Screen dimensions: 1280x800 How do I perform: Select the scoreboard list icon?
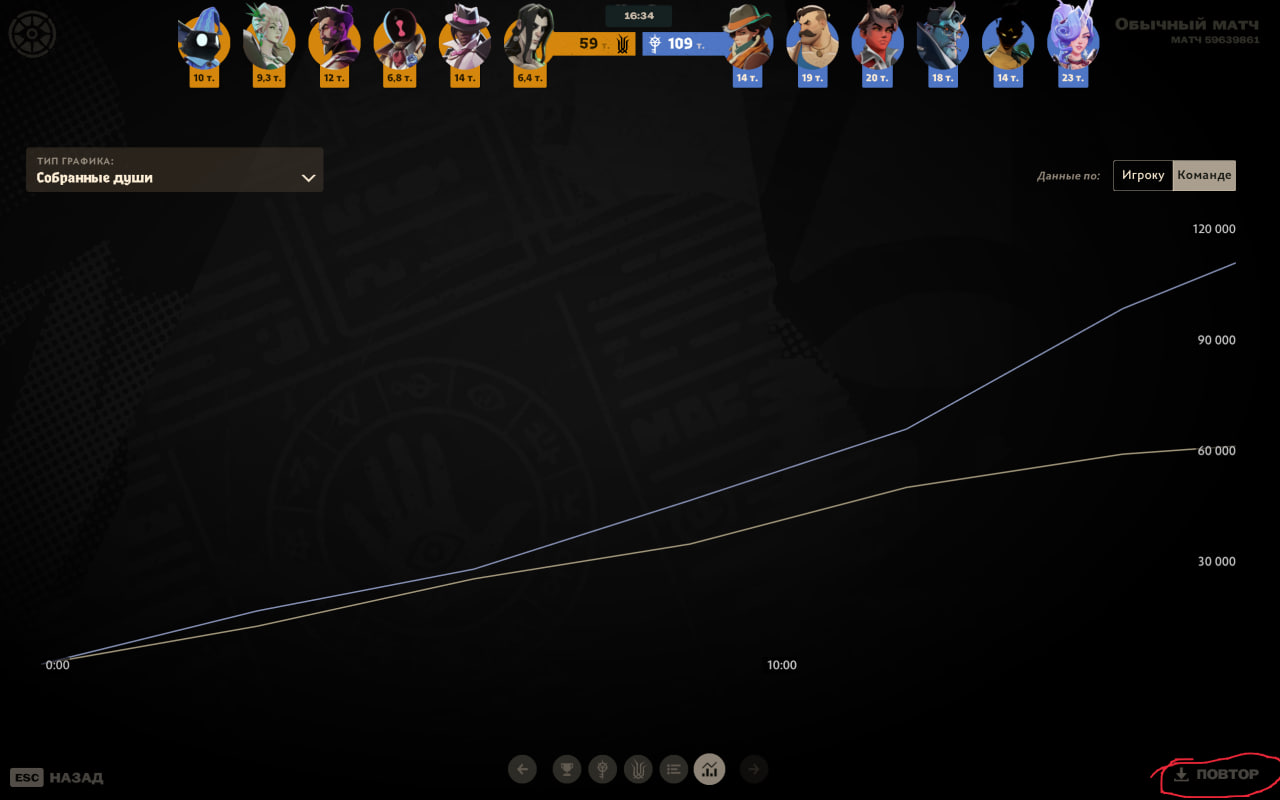(x=674, y=769)
